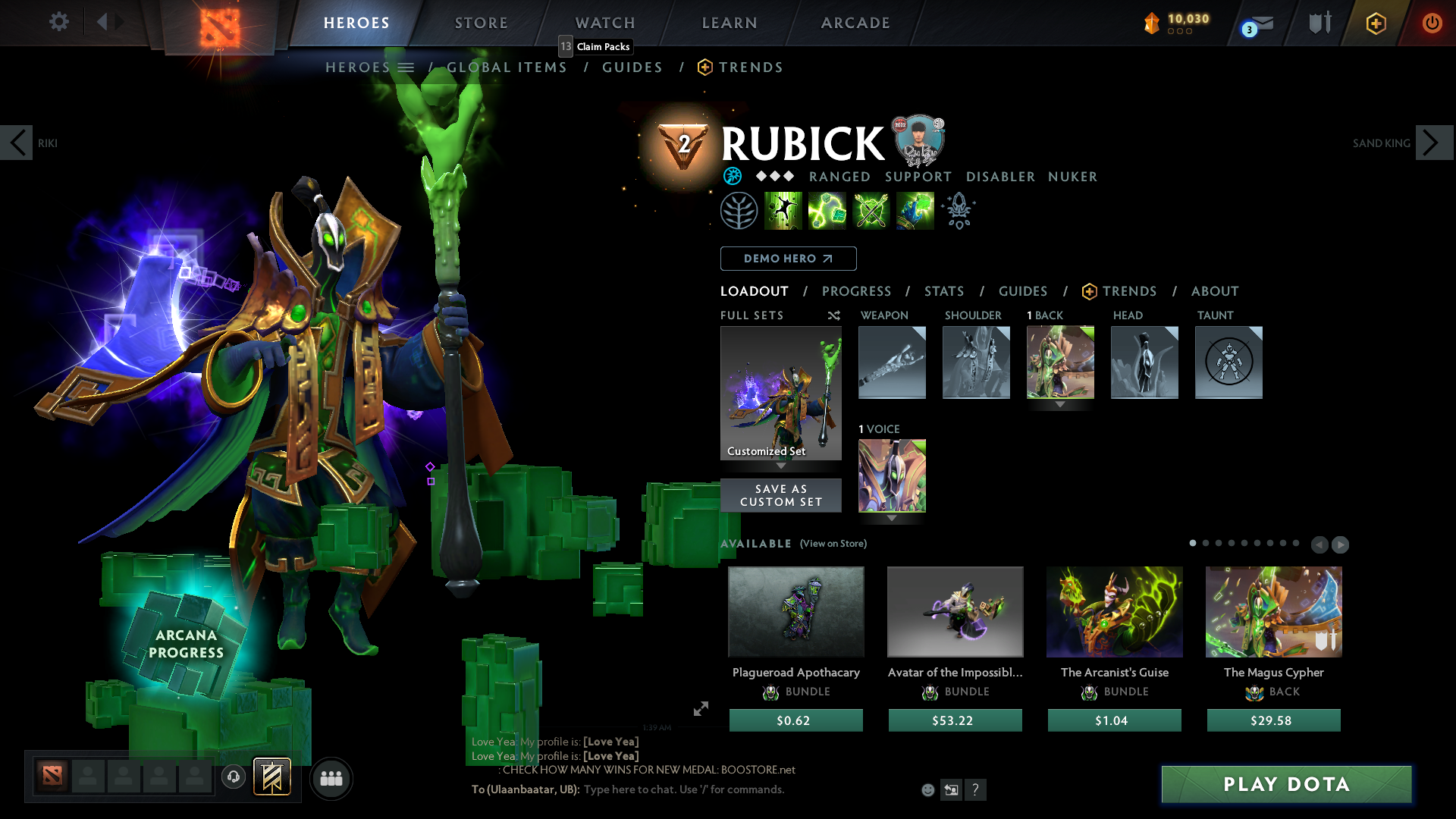This screenshot has width=1456, height=819.
Task: Open the Heroes hamburger menu
Action: click(x=406, y=67)
